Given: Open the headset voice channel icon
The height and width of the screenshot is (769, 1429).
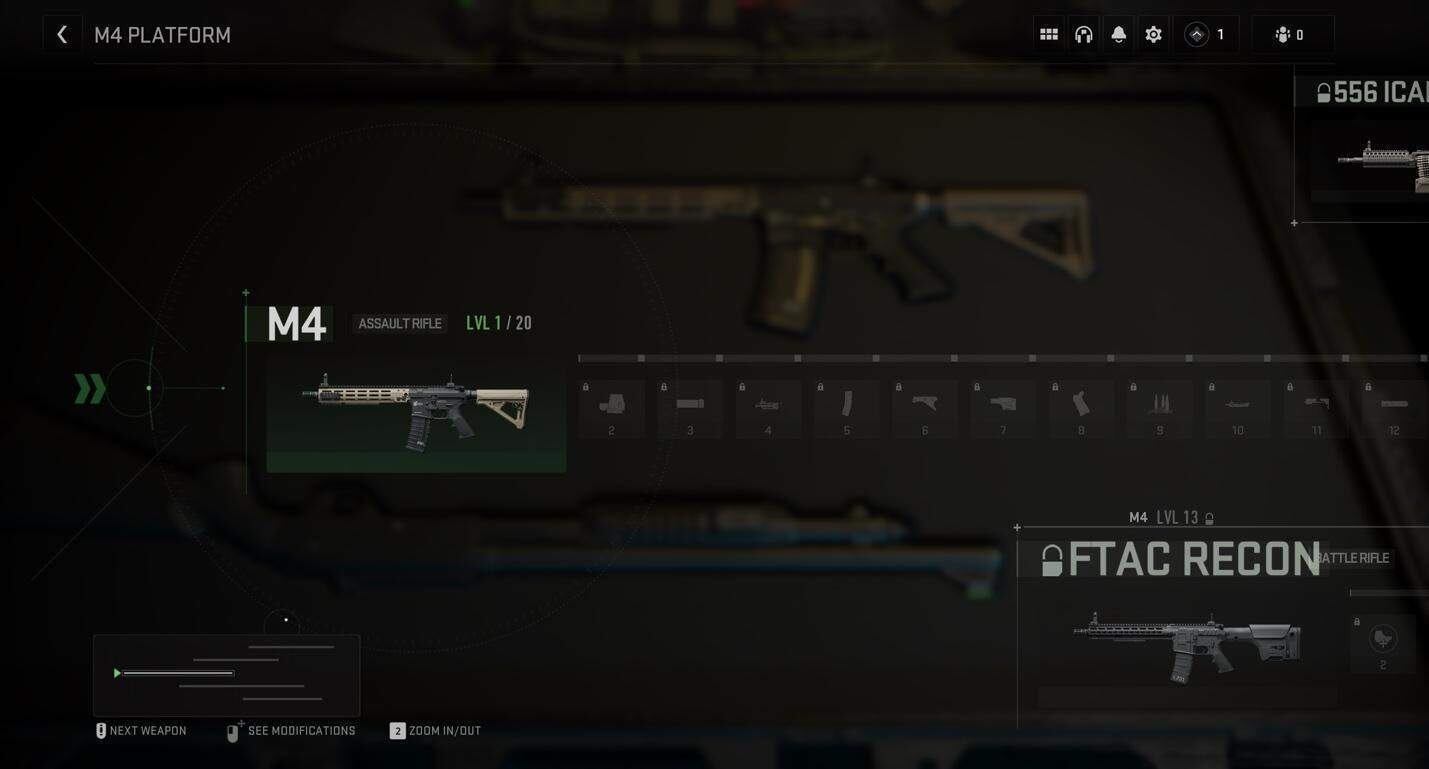Looking at the screenshot, I should (x=1084, y=35).
